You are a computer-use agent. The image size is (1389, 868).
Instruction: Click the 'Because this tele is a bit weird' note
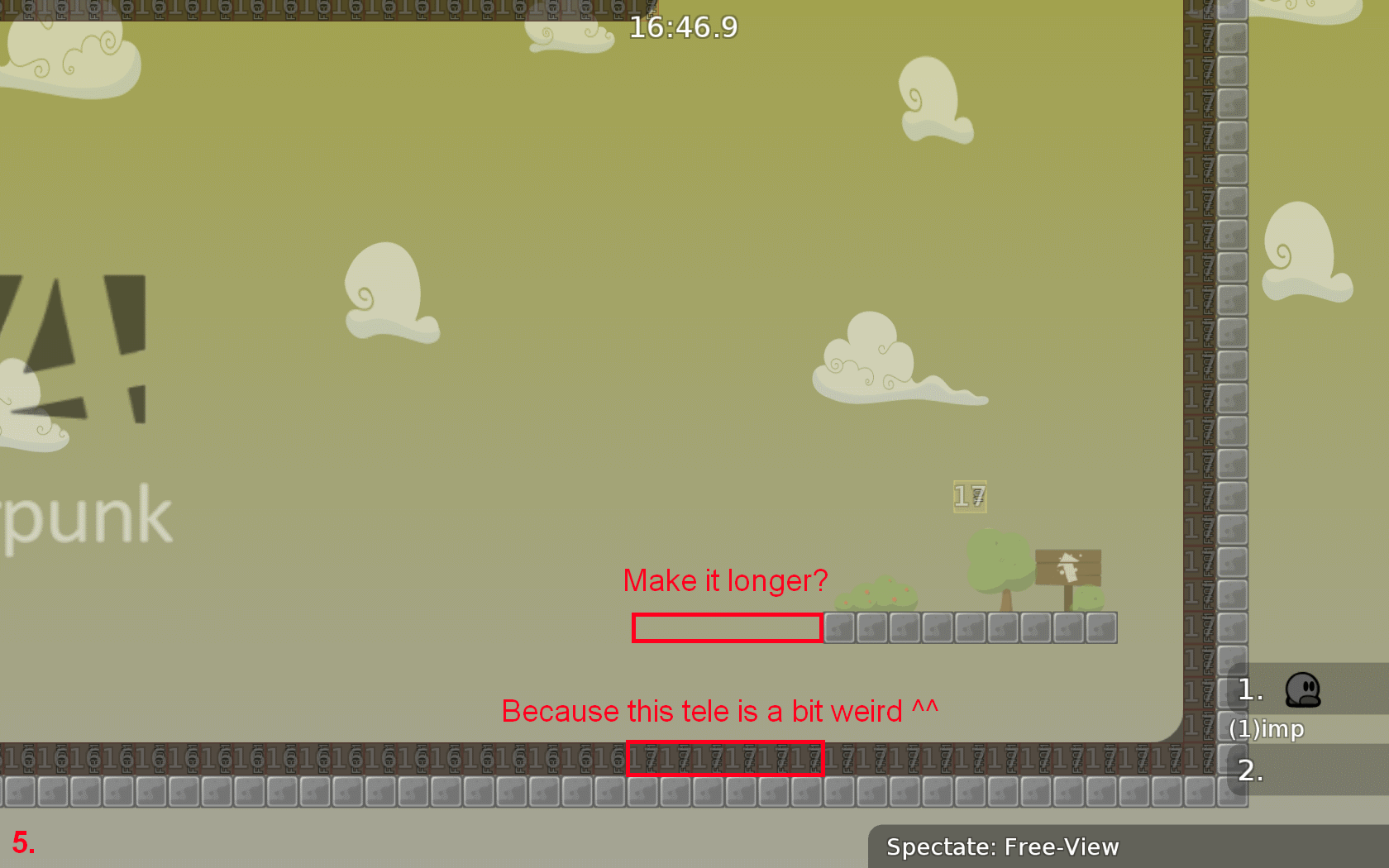720,711
